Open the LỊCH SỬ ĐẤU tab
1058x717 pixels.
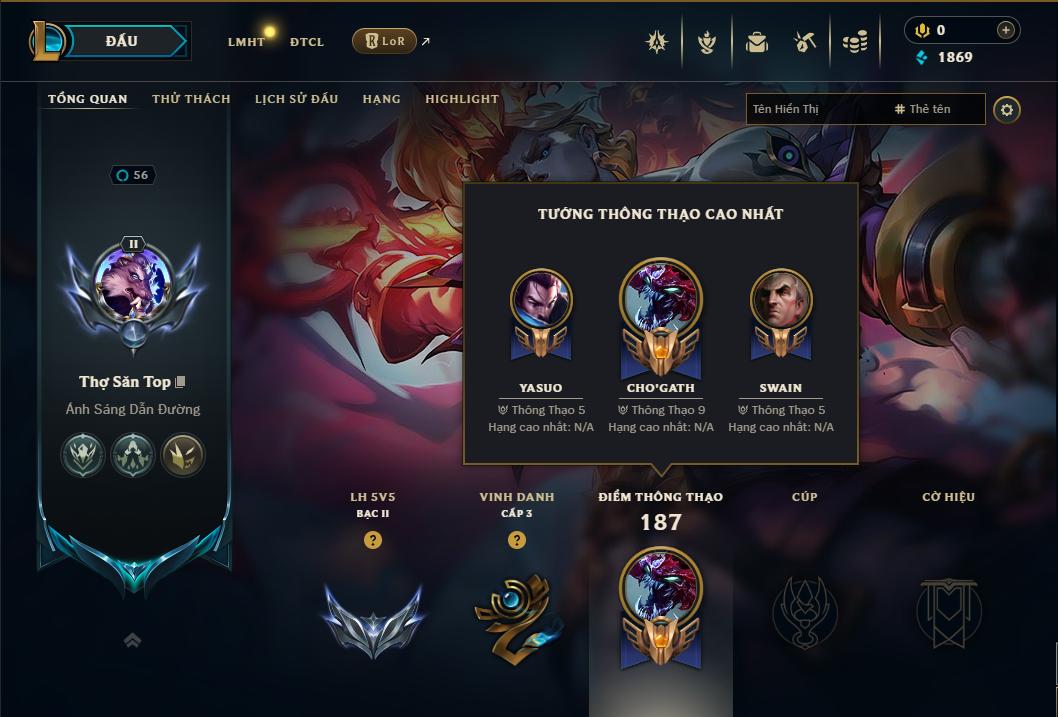coord(296,99)
